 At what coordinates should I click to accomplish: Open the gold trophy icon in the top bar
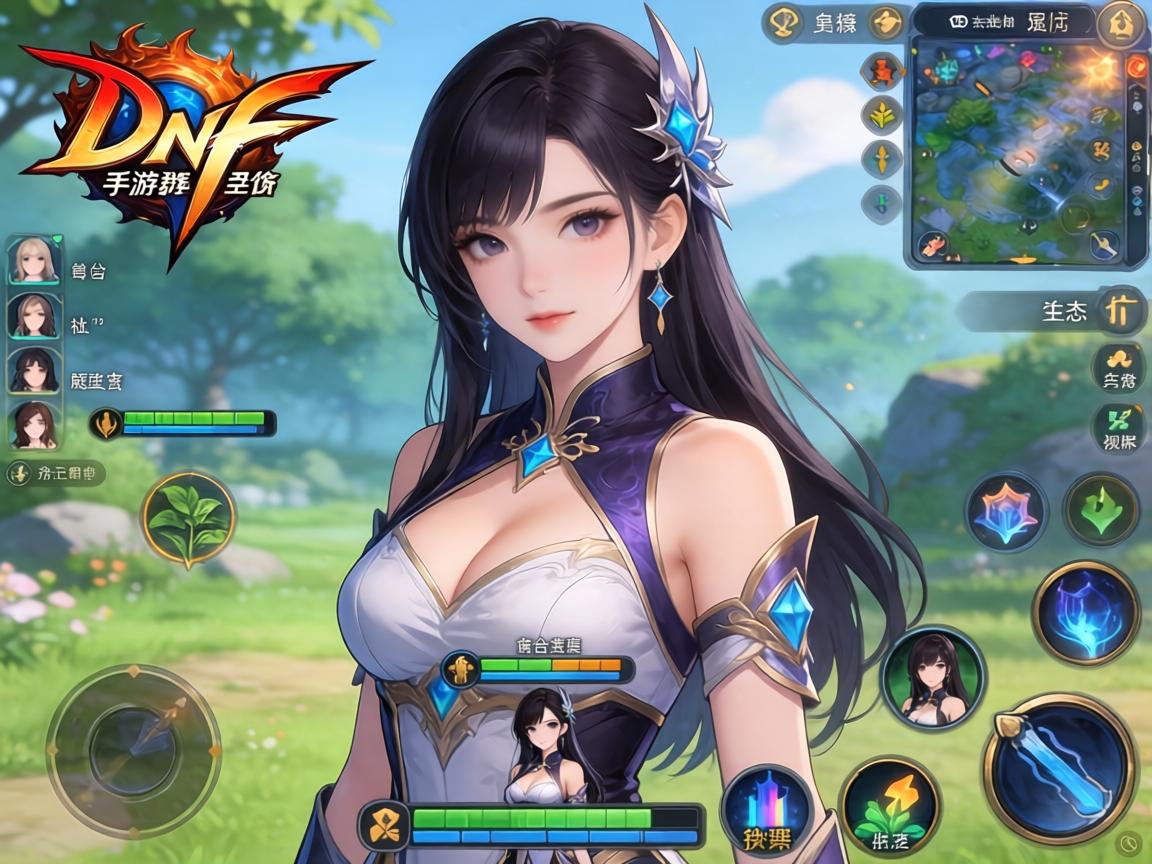click(781, 23)
